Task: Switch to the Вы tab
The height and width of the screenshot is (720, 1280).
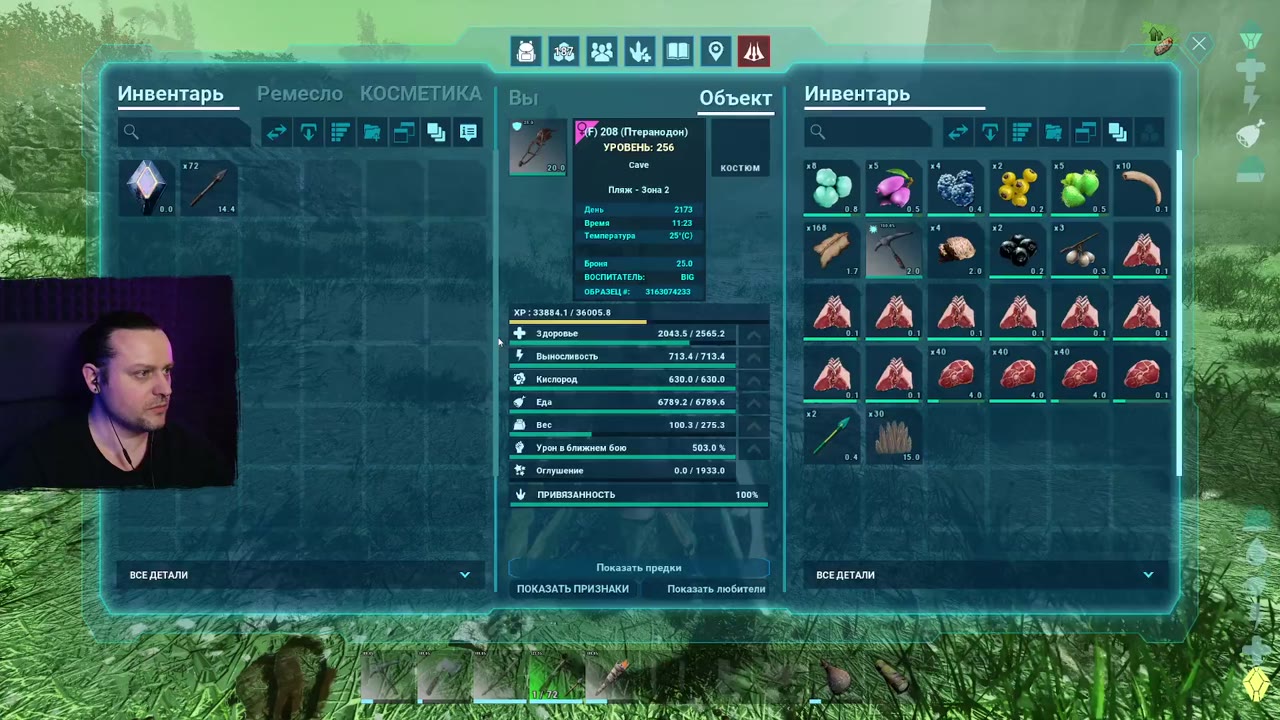Action: pos(523,98)
